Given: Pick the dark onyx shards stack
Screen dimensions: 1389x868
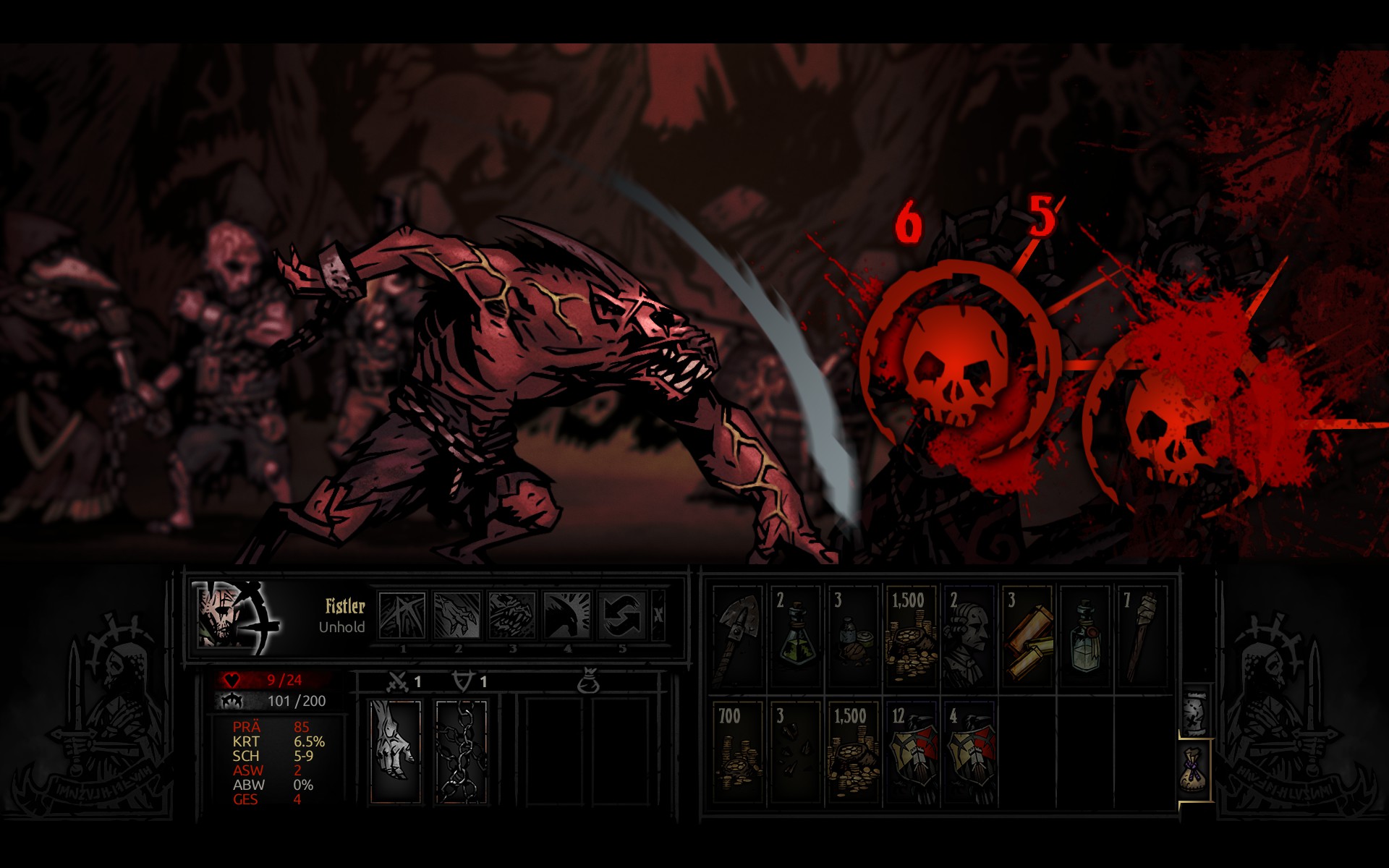Looking at the screenshot, I should coord(796,752).
